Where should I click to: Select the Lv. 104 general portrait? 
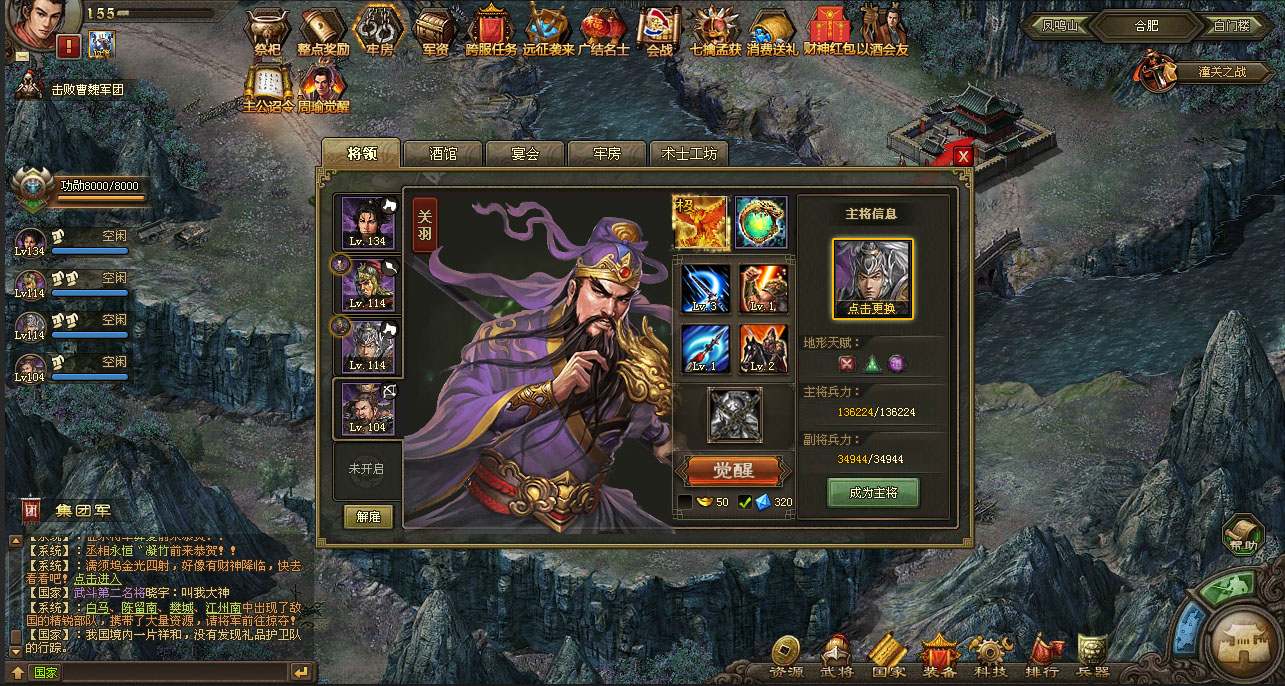coord(367,408)
